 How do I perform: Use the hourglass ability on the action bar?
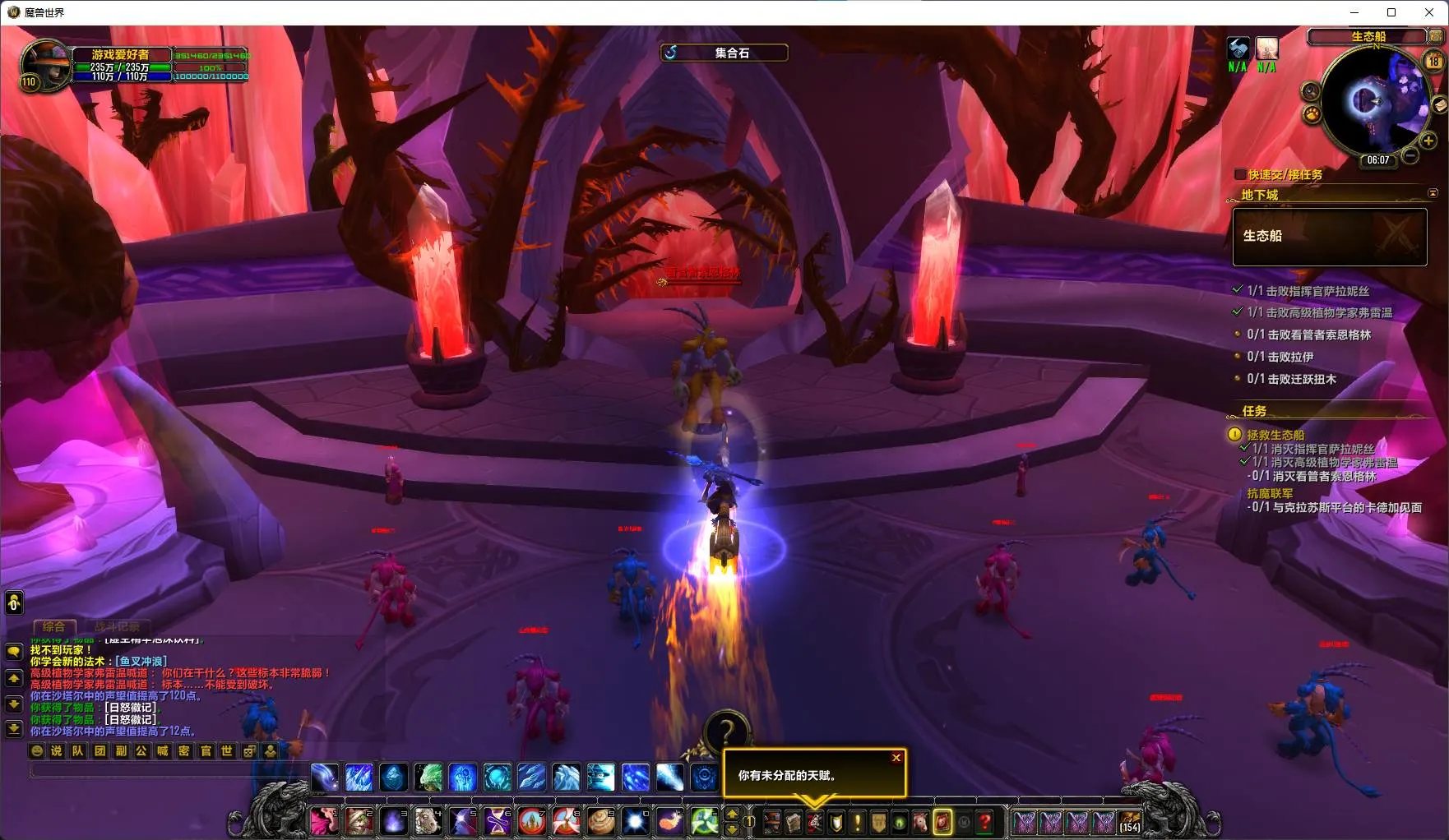498,820
